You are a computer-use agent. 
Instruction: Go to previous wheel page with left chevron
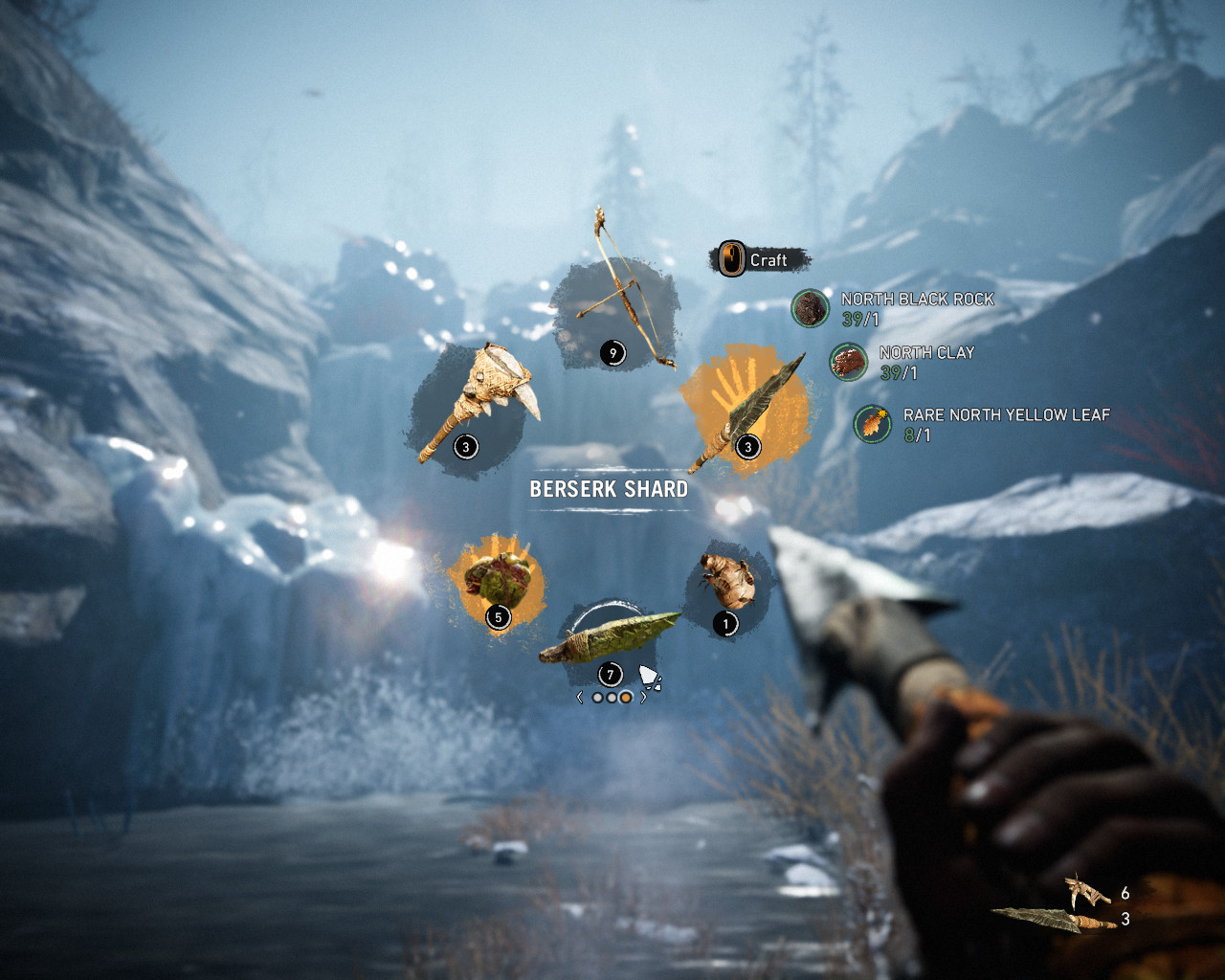click(x=580, y=697)
